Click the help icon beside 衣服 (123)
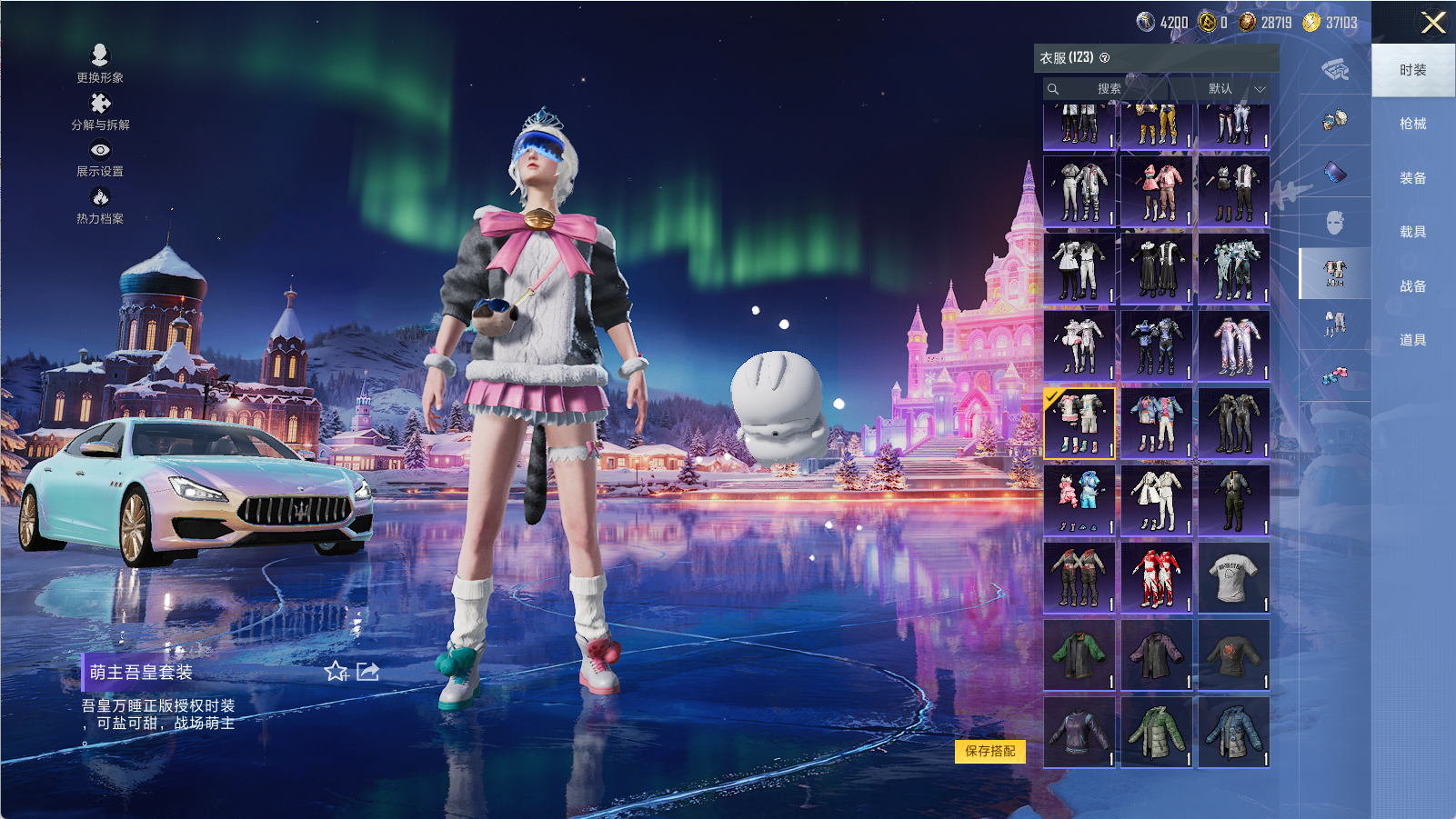The image size is (1456, 819). point(1105,58)
